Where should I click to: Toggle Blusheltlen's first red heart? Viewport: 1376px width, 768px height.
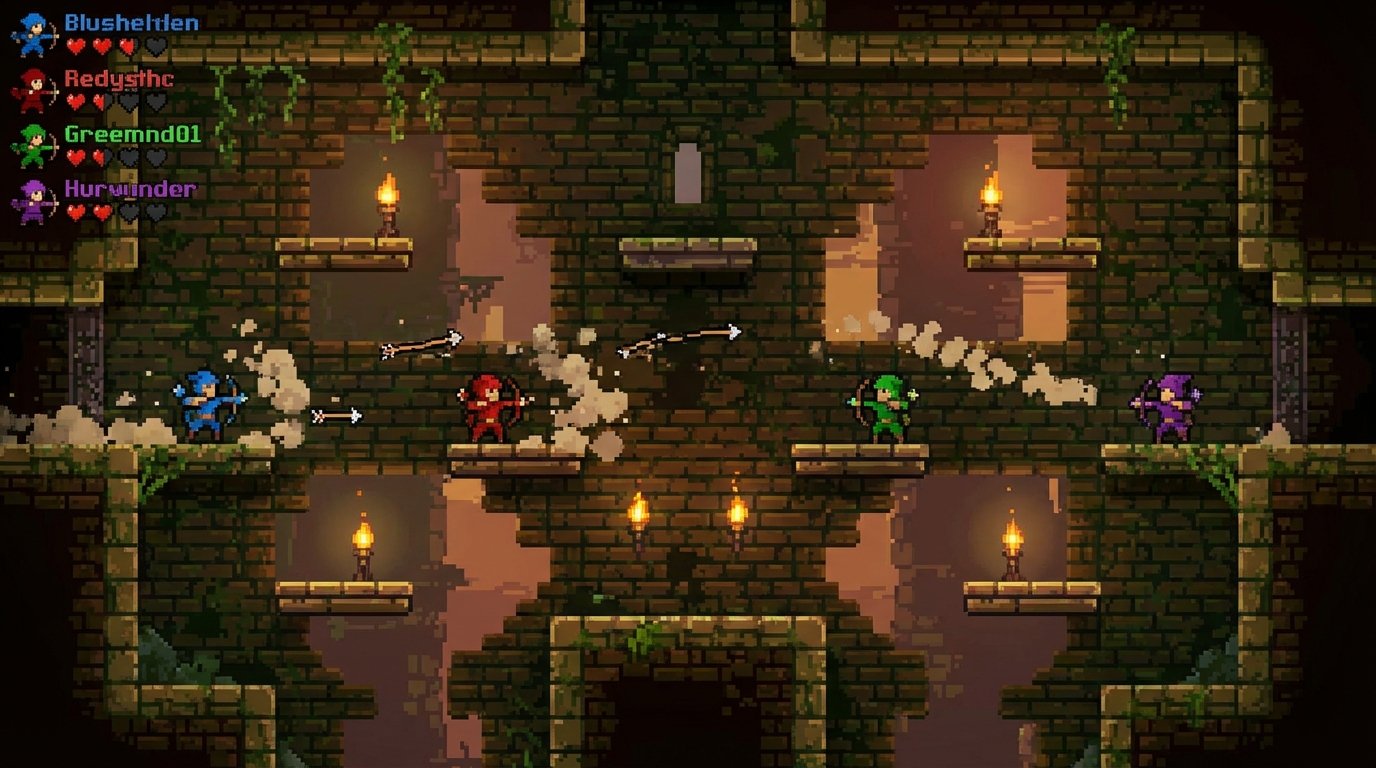pos(75,46)
